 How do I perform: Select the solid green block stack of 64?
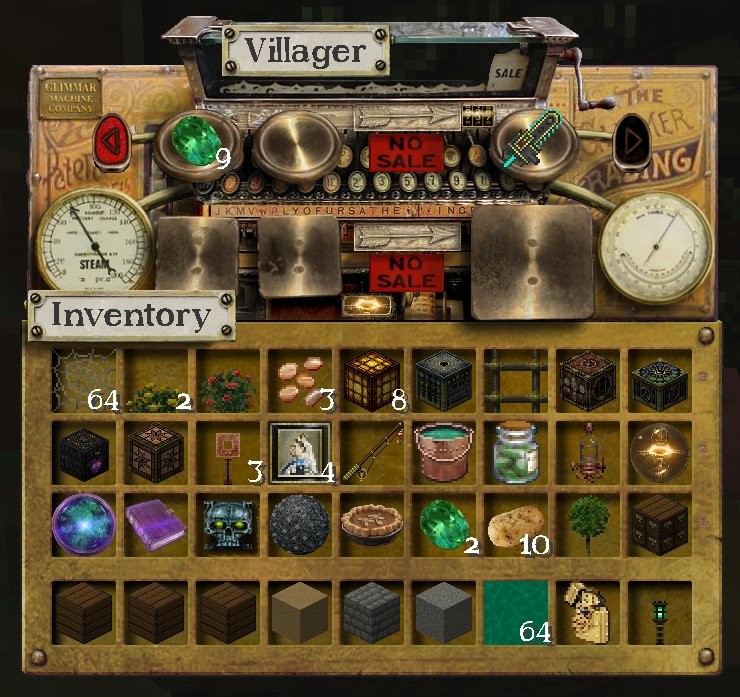coord(517,610)
